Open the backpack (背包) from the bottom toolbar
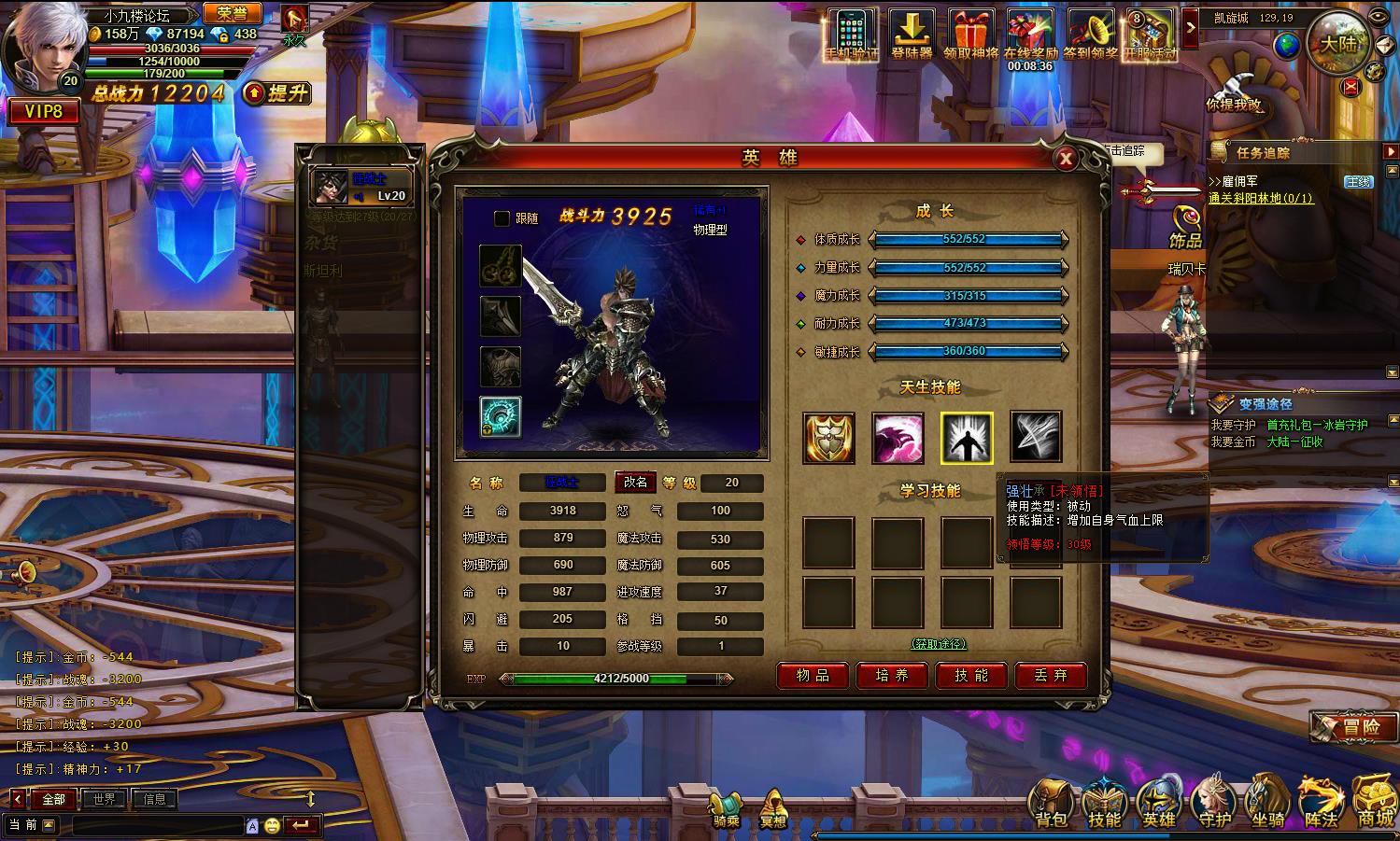This screenshot has height=841, width=1400. pyautogui.click(x=1050, y=801)
